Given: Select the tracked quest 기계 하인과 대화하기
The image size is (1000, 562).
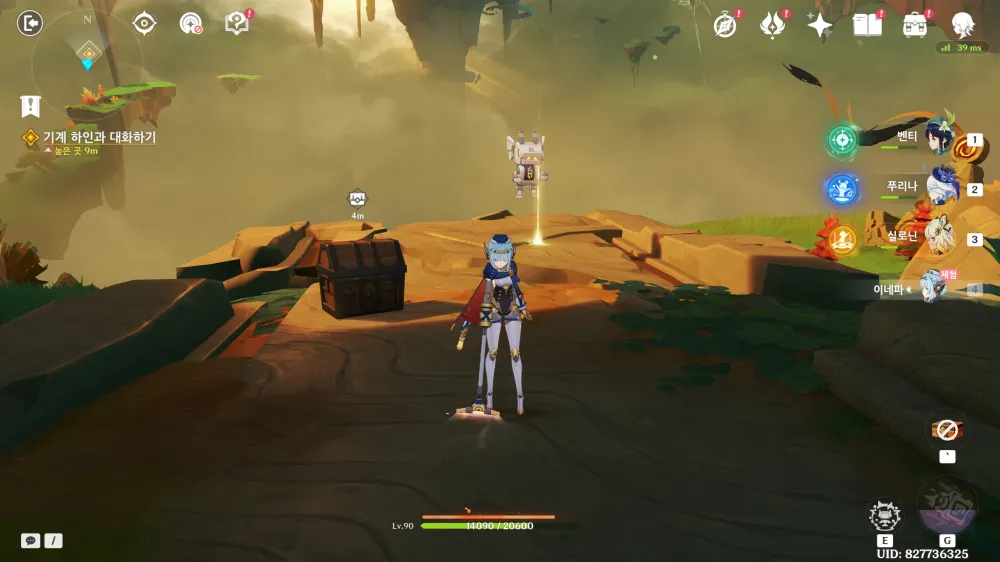Looking at the screenshot, I should [98, 137].
